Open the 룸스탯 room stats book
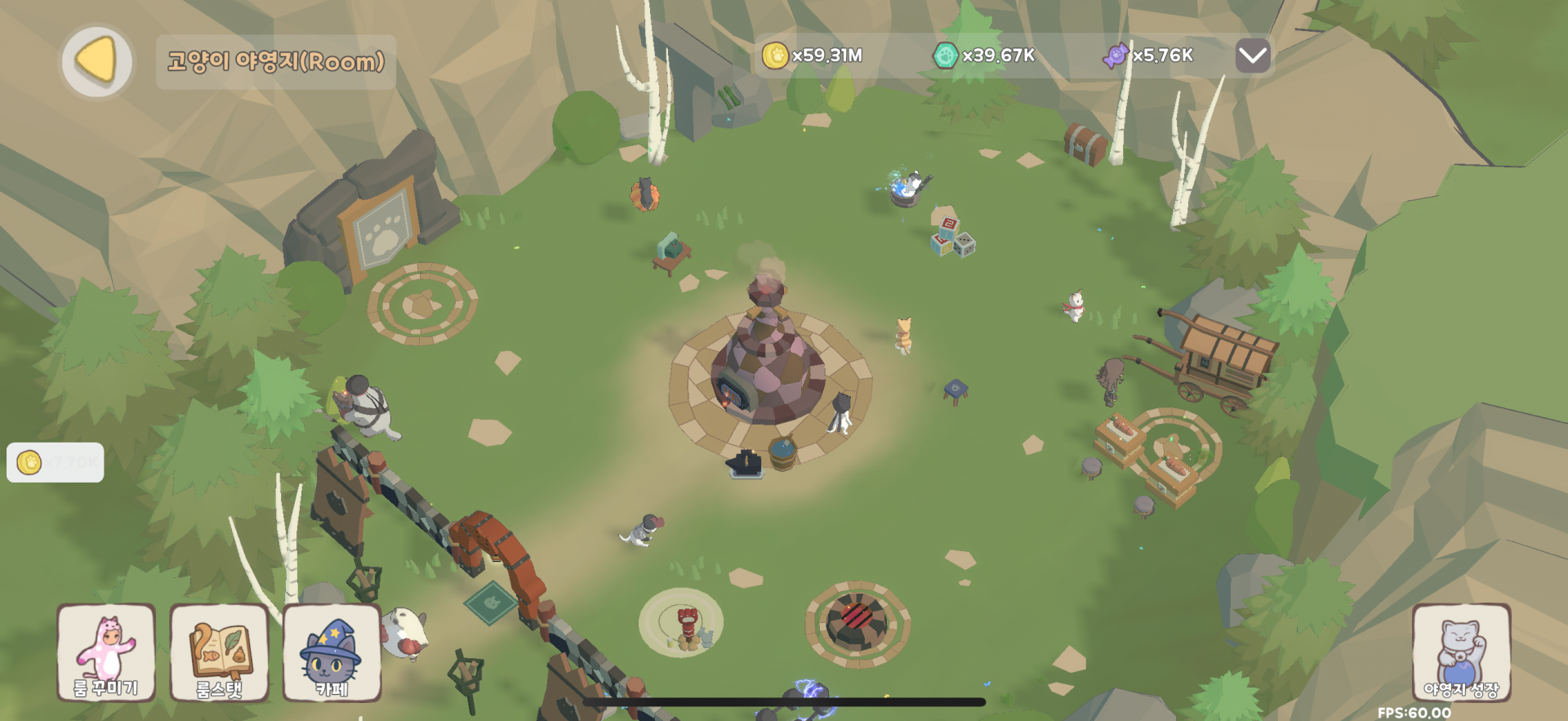 click(219, 652)
